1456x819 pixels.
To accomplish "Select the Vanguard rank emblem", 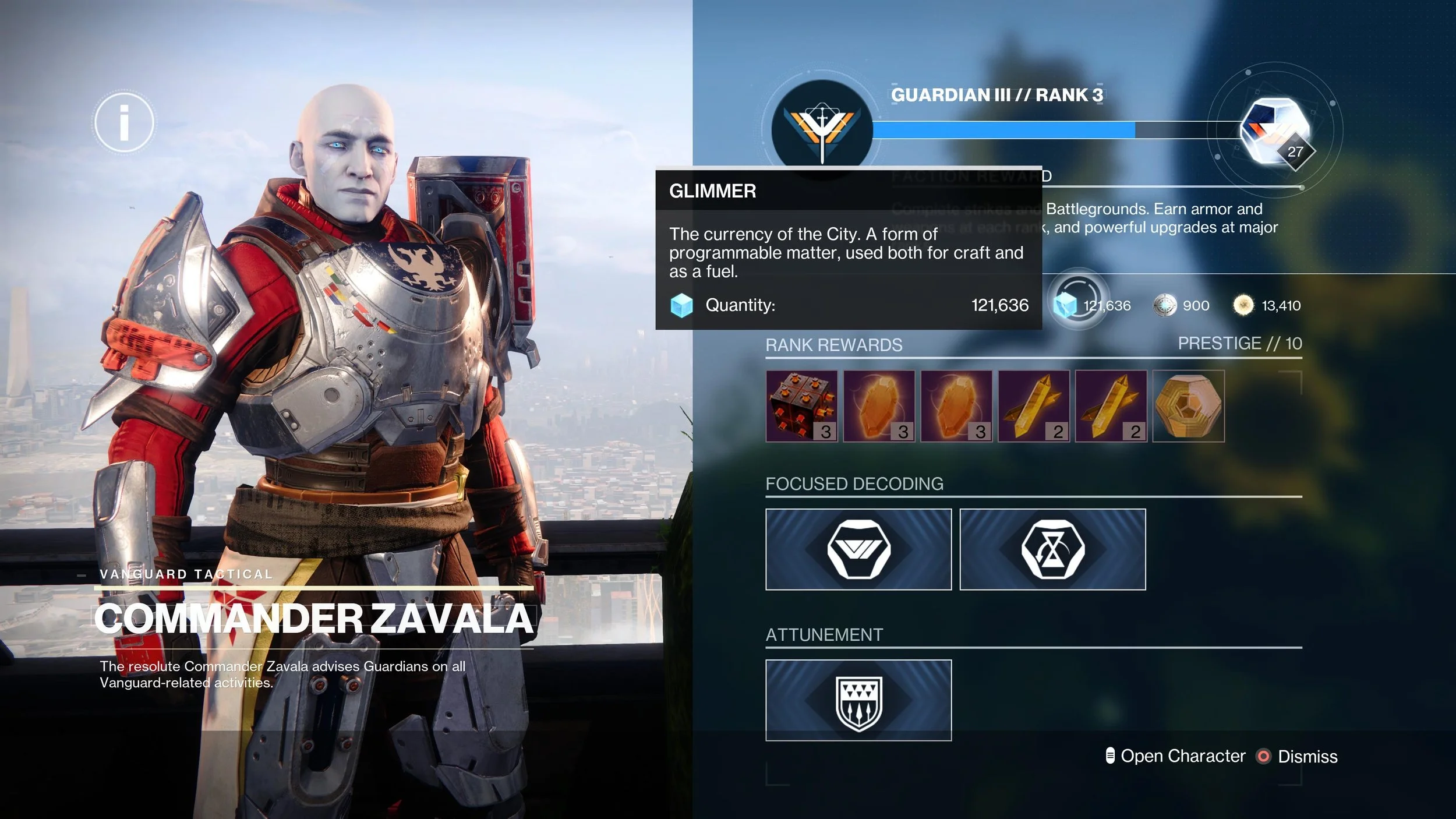I will (x=822, y=129).
